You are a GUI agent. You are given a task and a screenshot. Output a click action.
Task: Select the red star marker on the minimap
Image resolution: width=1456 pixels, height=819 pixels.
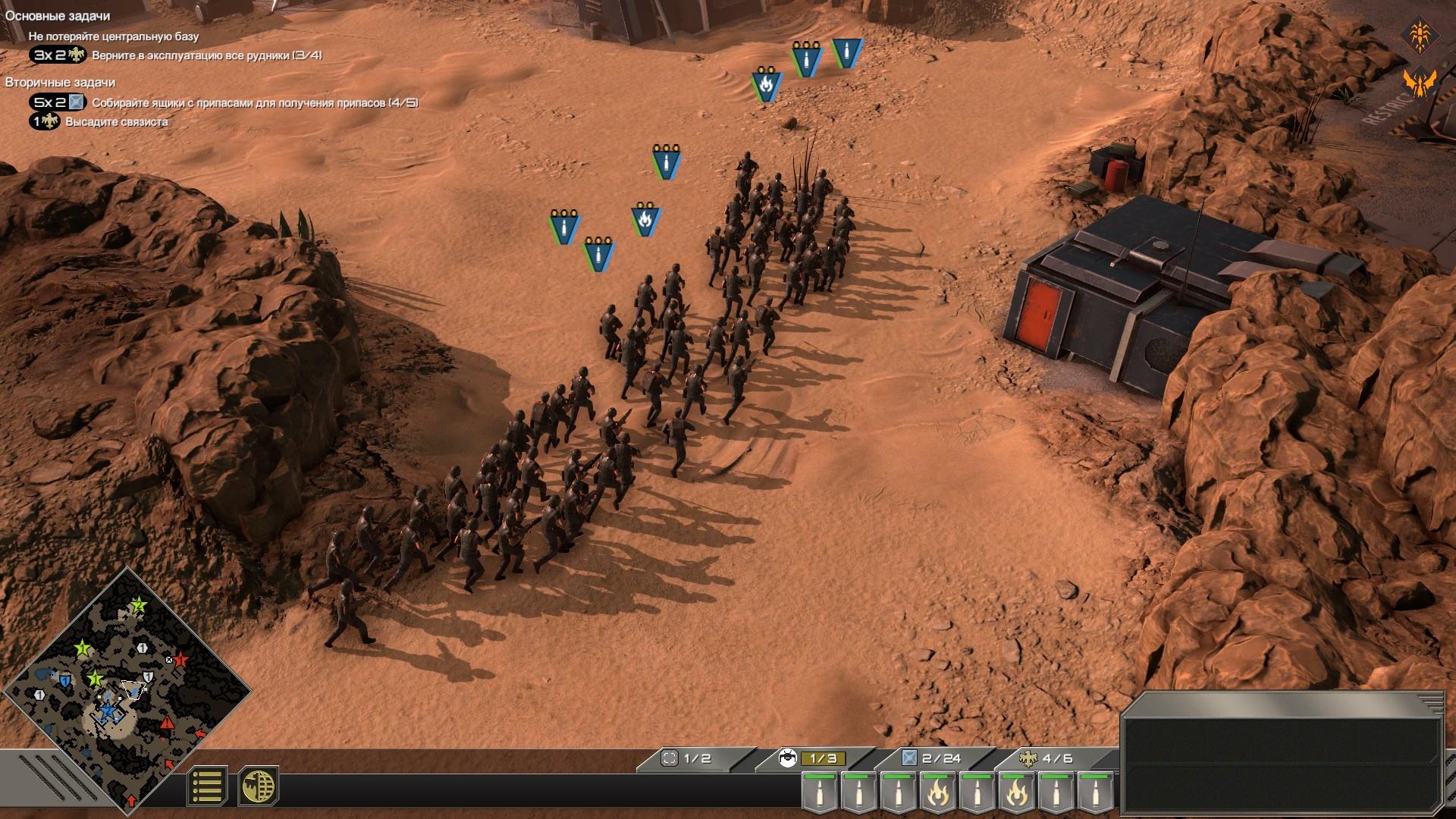click(x=180, y=660)
